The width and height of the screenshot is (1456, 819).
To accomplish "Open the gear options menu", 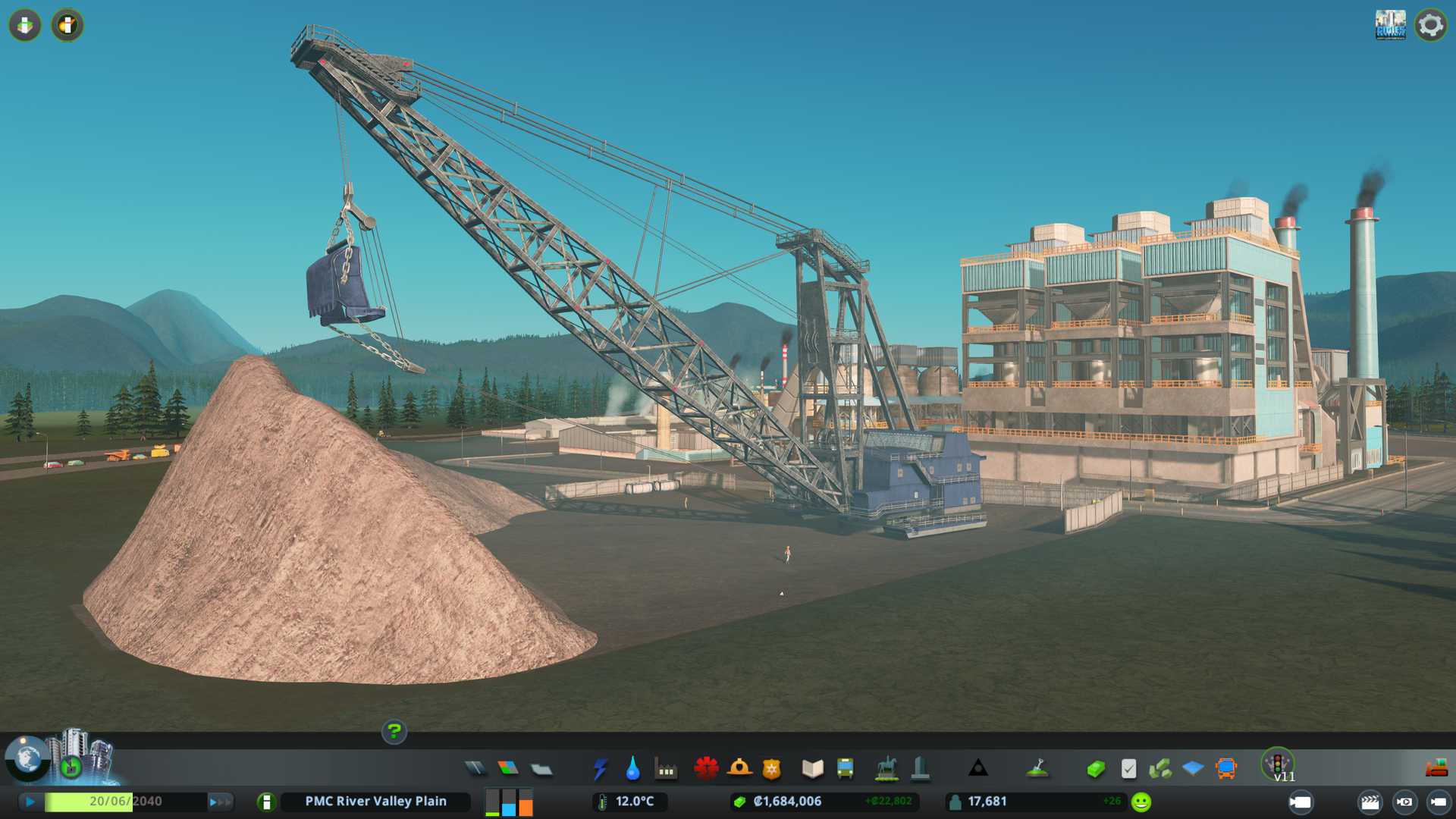I will (x=1430, y=25).
